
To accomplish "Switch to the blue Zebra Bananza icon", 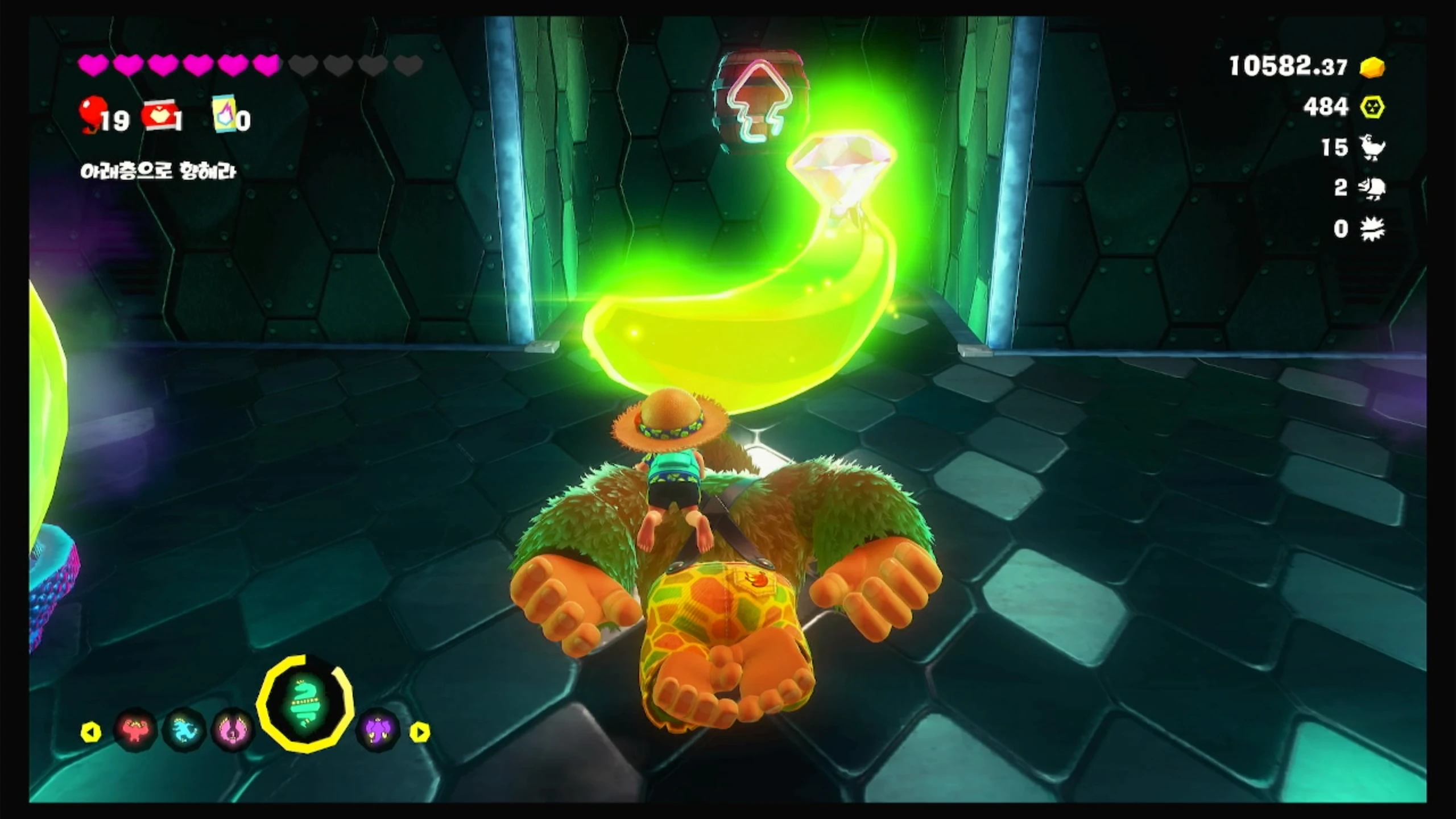I will 184,730.
